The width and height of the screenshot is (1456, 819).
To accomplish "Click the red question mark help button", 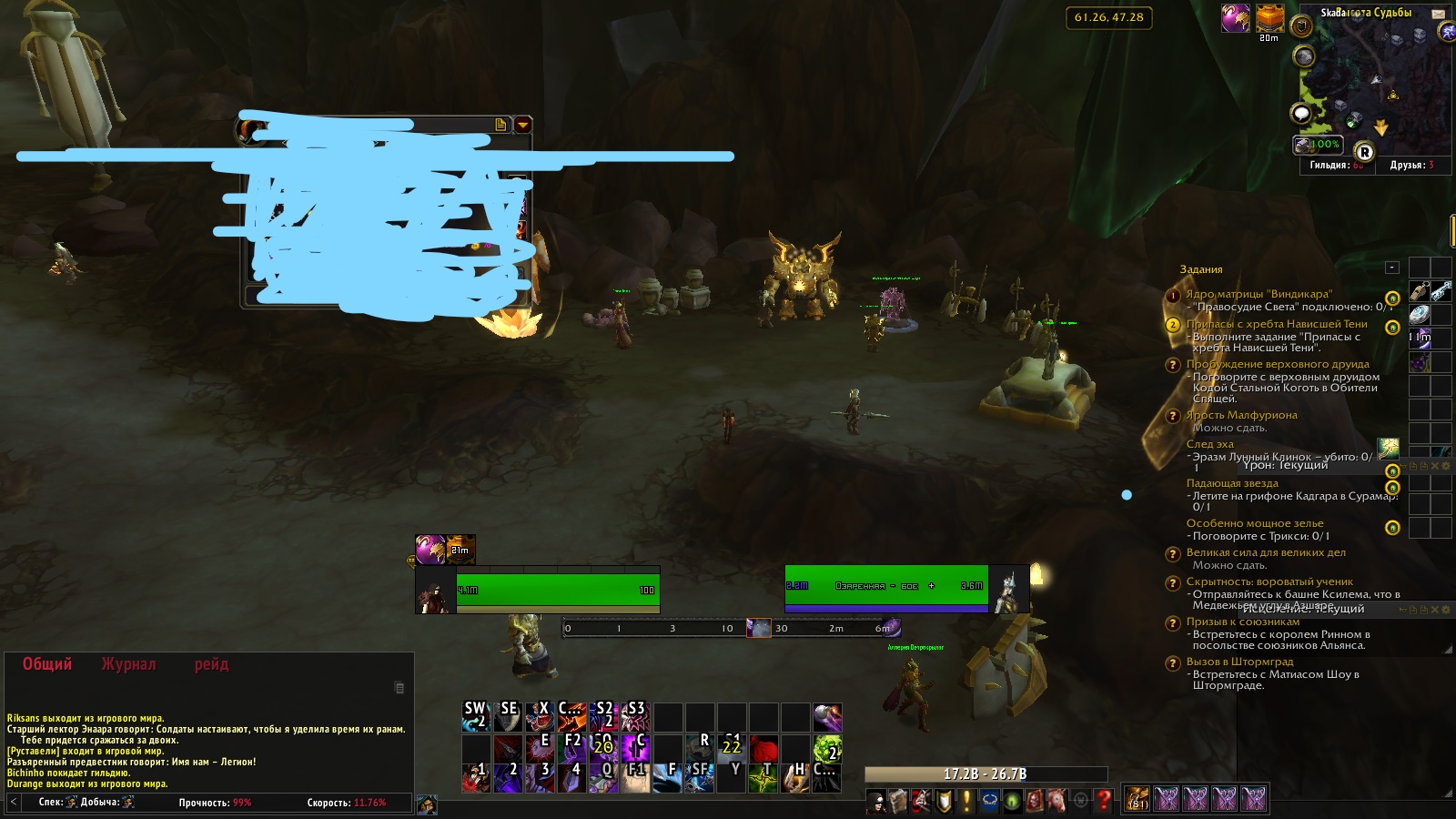I will pyautogui.click(x=1103, y=801).
